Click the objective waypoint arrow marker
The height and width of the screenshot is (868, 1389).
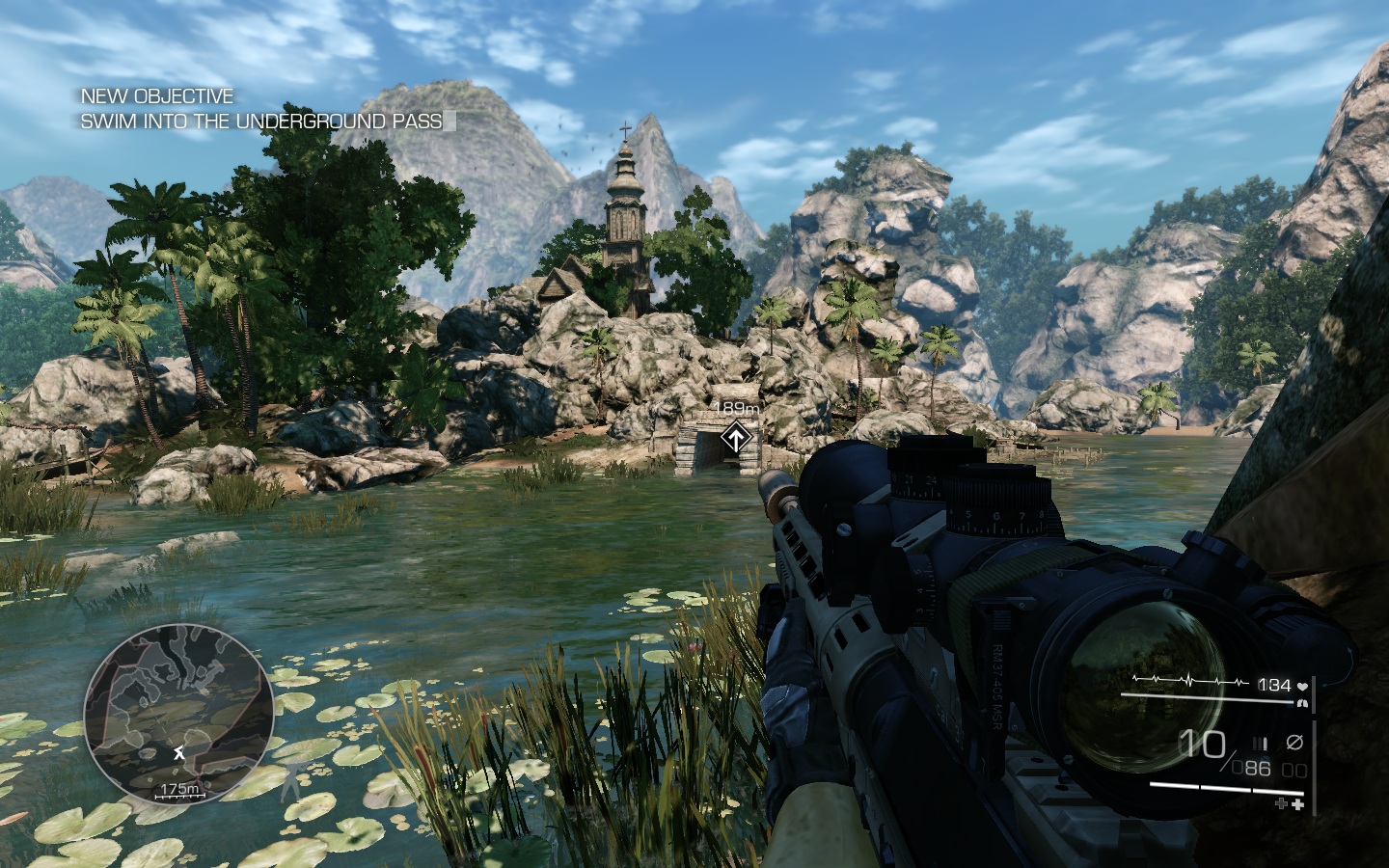point(736,440)
